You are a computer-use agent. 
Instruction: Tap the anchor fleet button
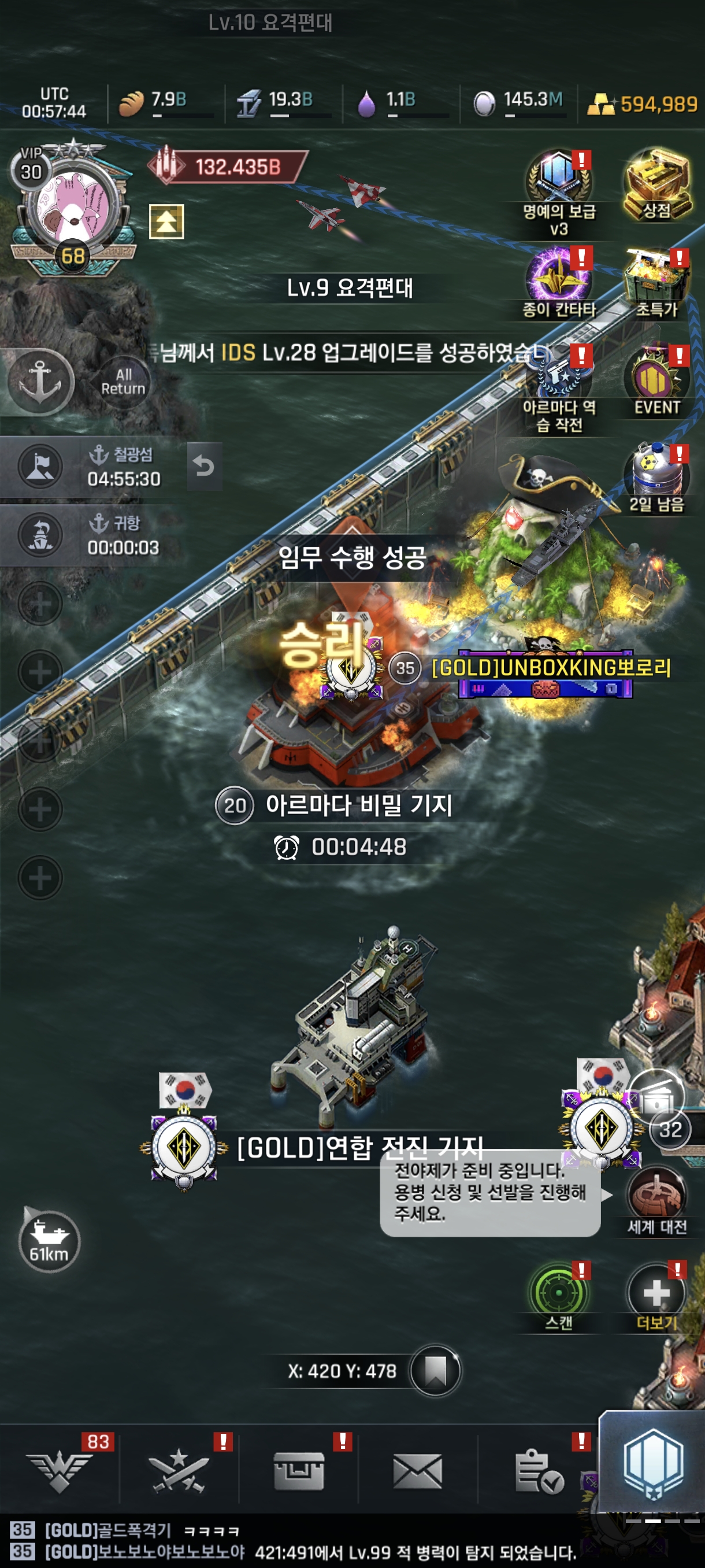pyautogui.click(x=40, y=382)
